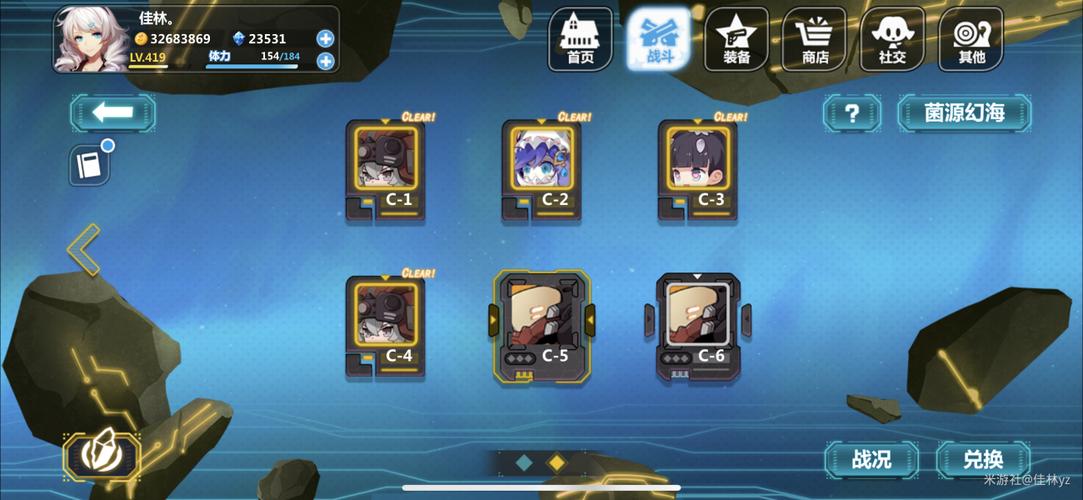The height and width of the screenshot is (500, 1083).
Task: Open the 首页 home tab
Action: [580, 40]
